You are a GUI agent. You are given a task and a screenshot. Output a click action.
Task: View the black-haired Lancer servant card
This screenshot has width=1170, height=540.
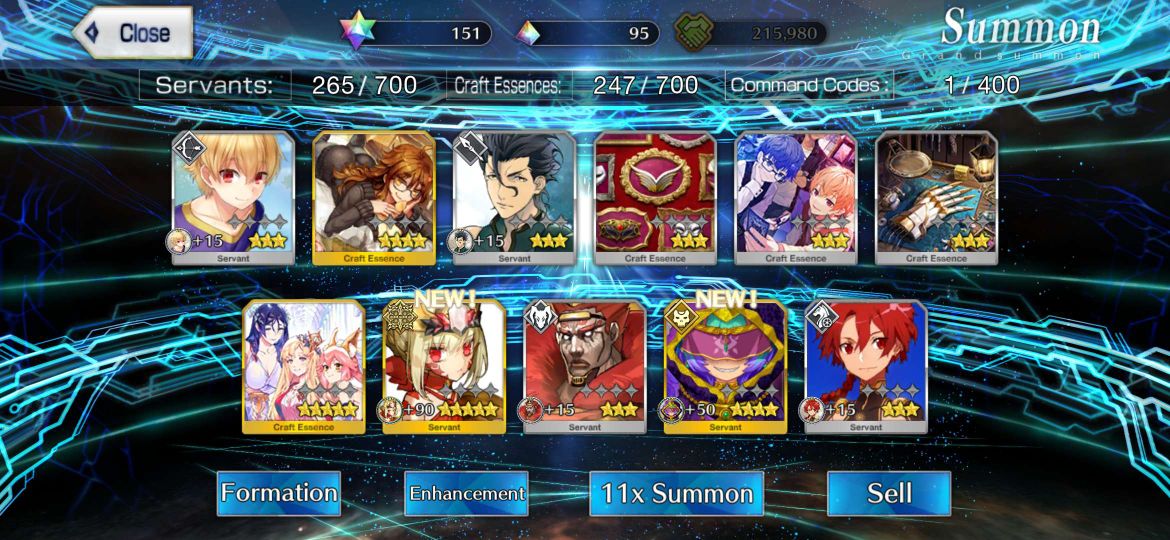(514, 197)
